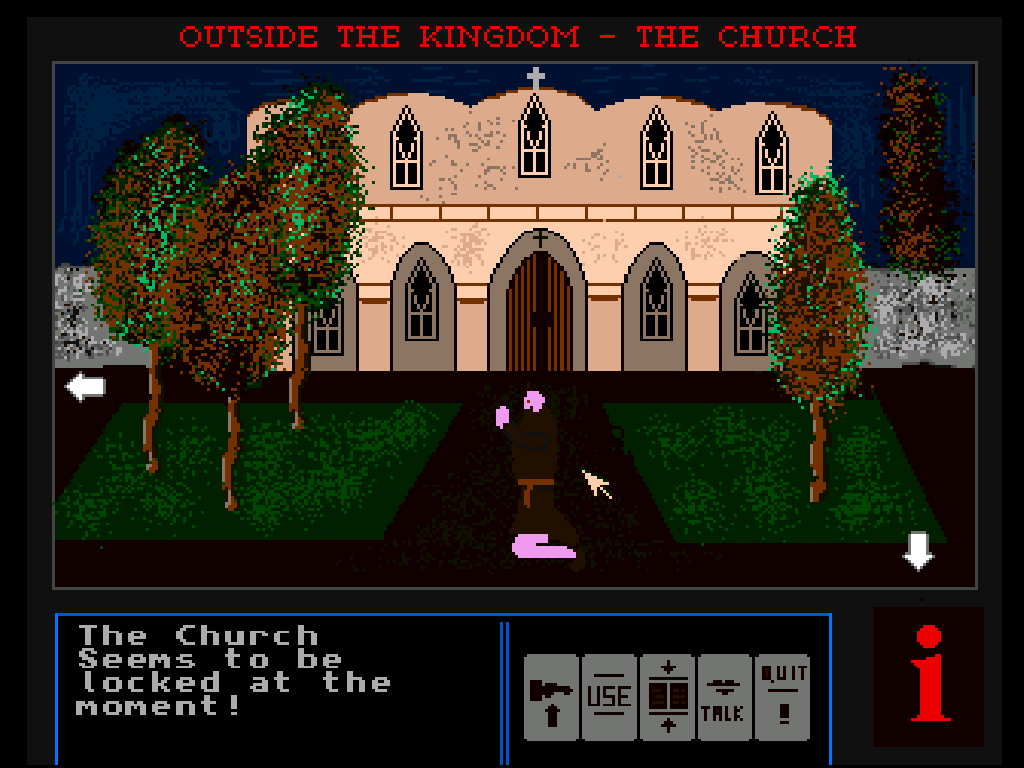Go left using the white arrow

pos(86,387)
